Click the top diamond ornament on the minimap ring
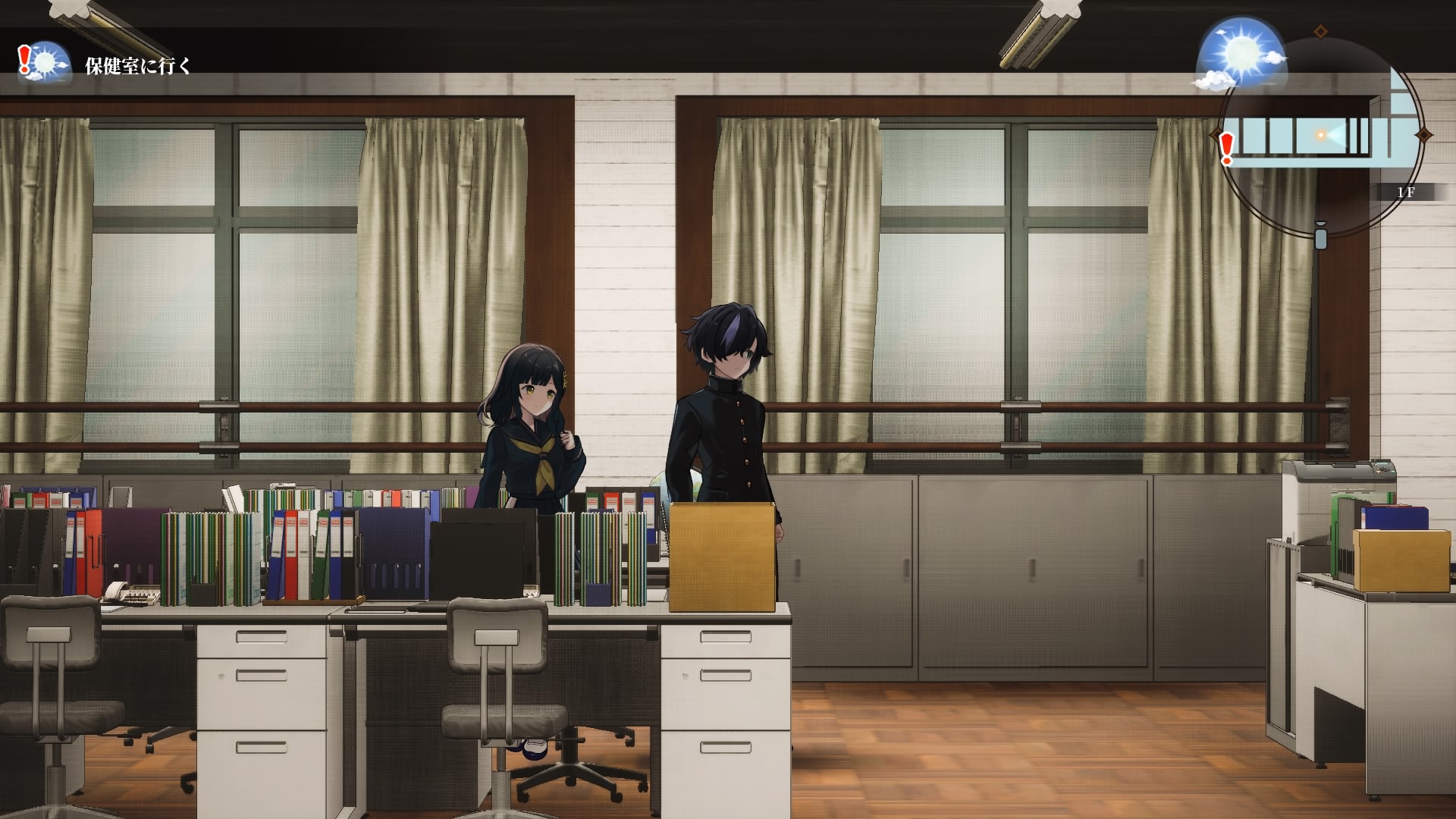Screen dimensions: 1456x819 tap(1320, 30)
